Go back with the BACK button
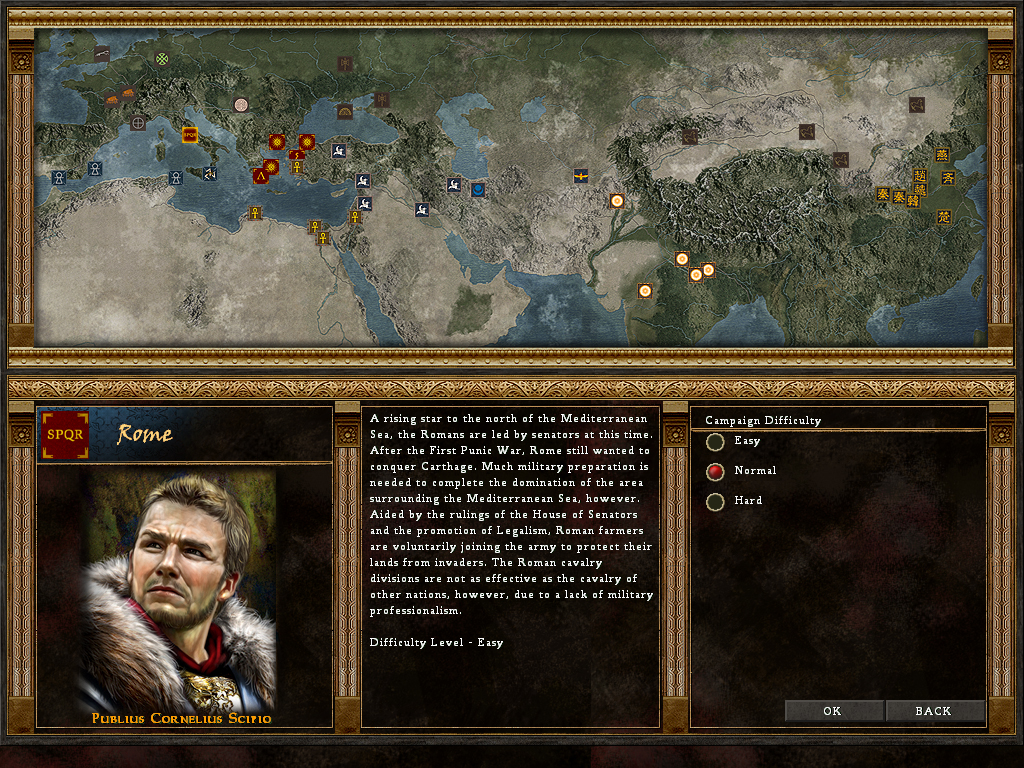 pos(934,711)
